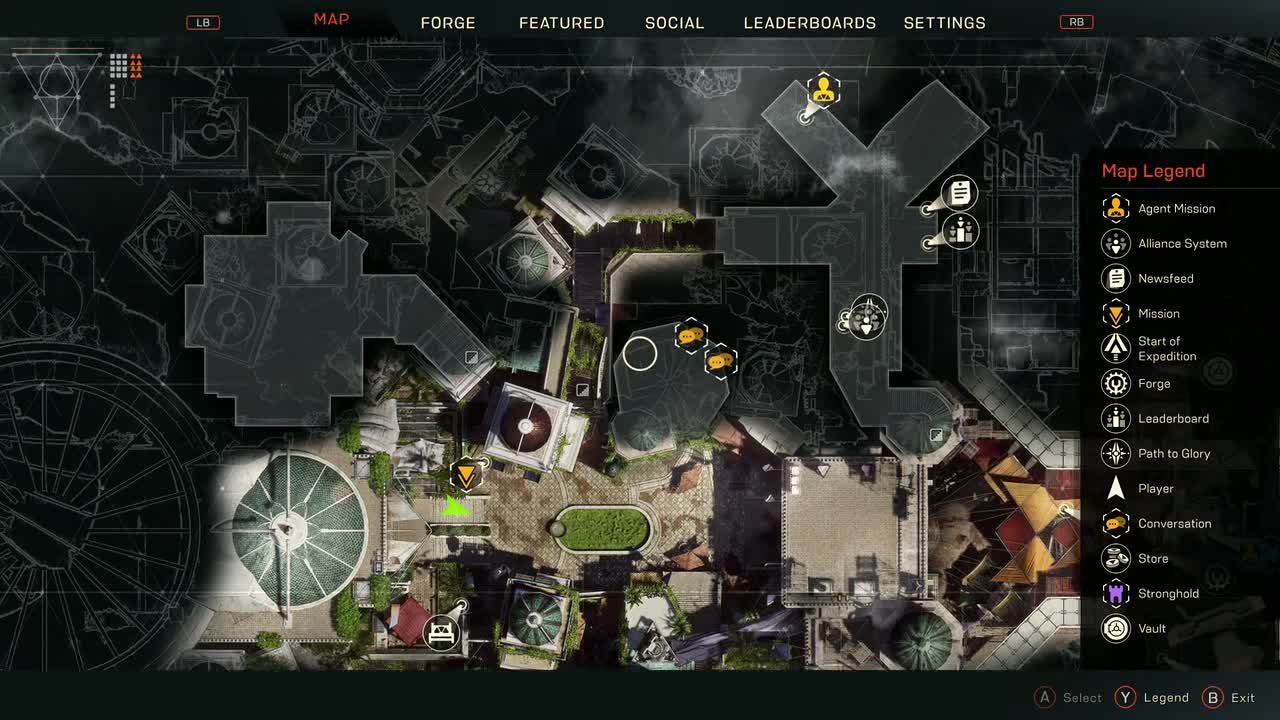This screenshot has width=1280, height=720.
Task: Select the Map tab
Action: coord(331,19)
